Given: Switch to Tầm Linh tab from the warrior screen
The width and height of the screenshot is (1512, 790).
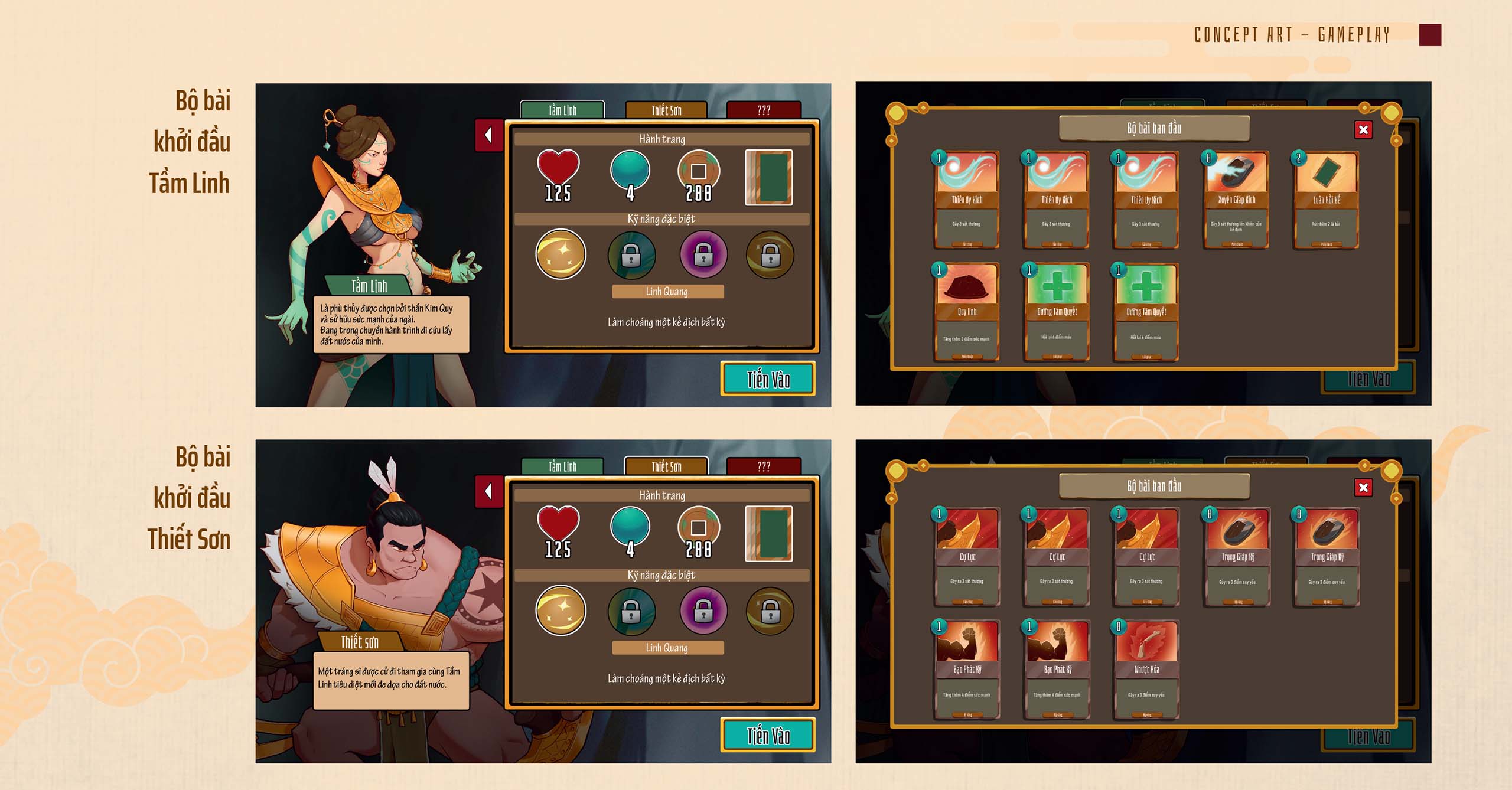Looking at the screenshot, I should click(562, 466).
